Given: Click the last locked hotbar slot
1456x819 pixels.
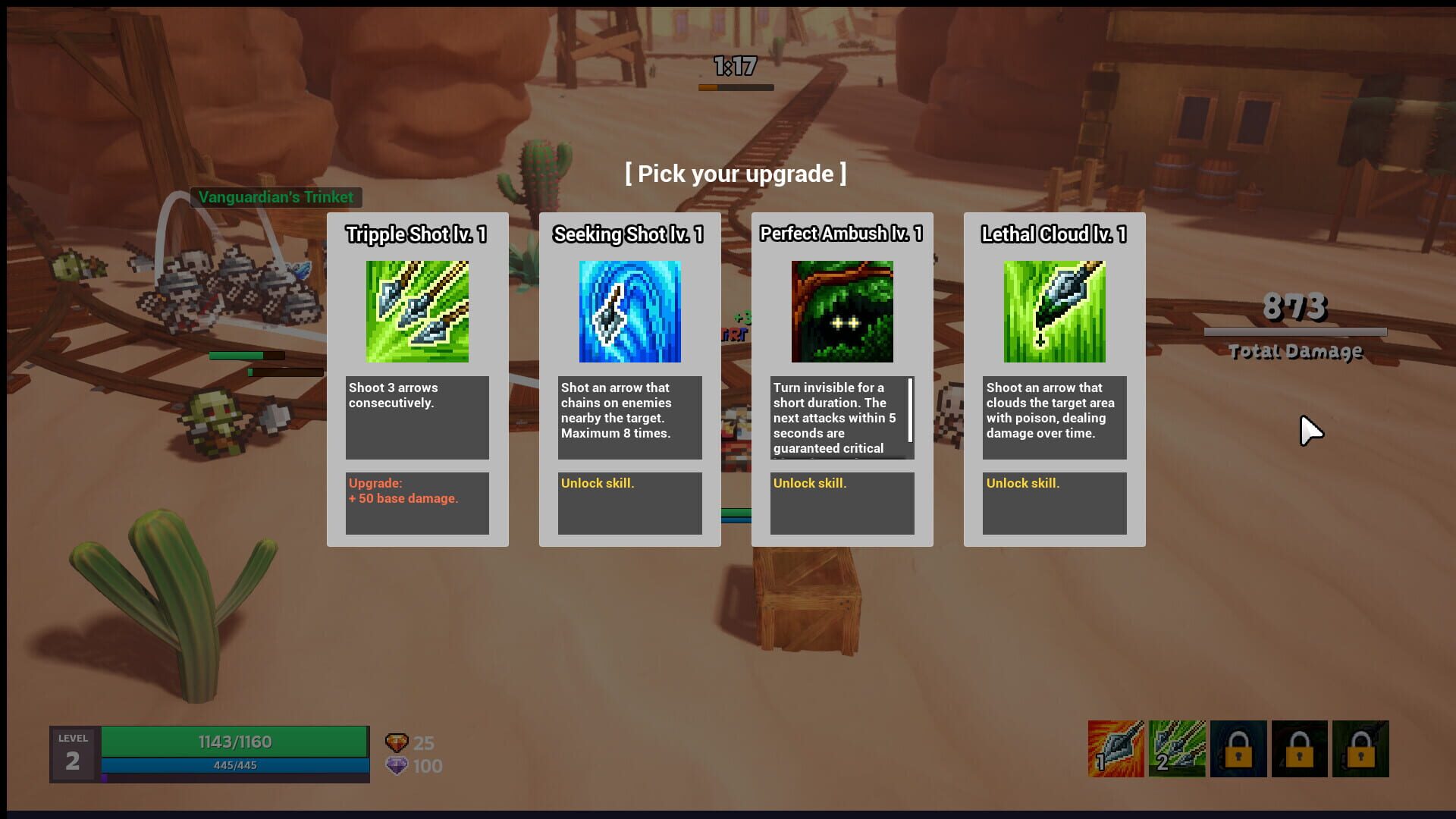Looking at the screenshot, I should click(x=1361, y=749).
